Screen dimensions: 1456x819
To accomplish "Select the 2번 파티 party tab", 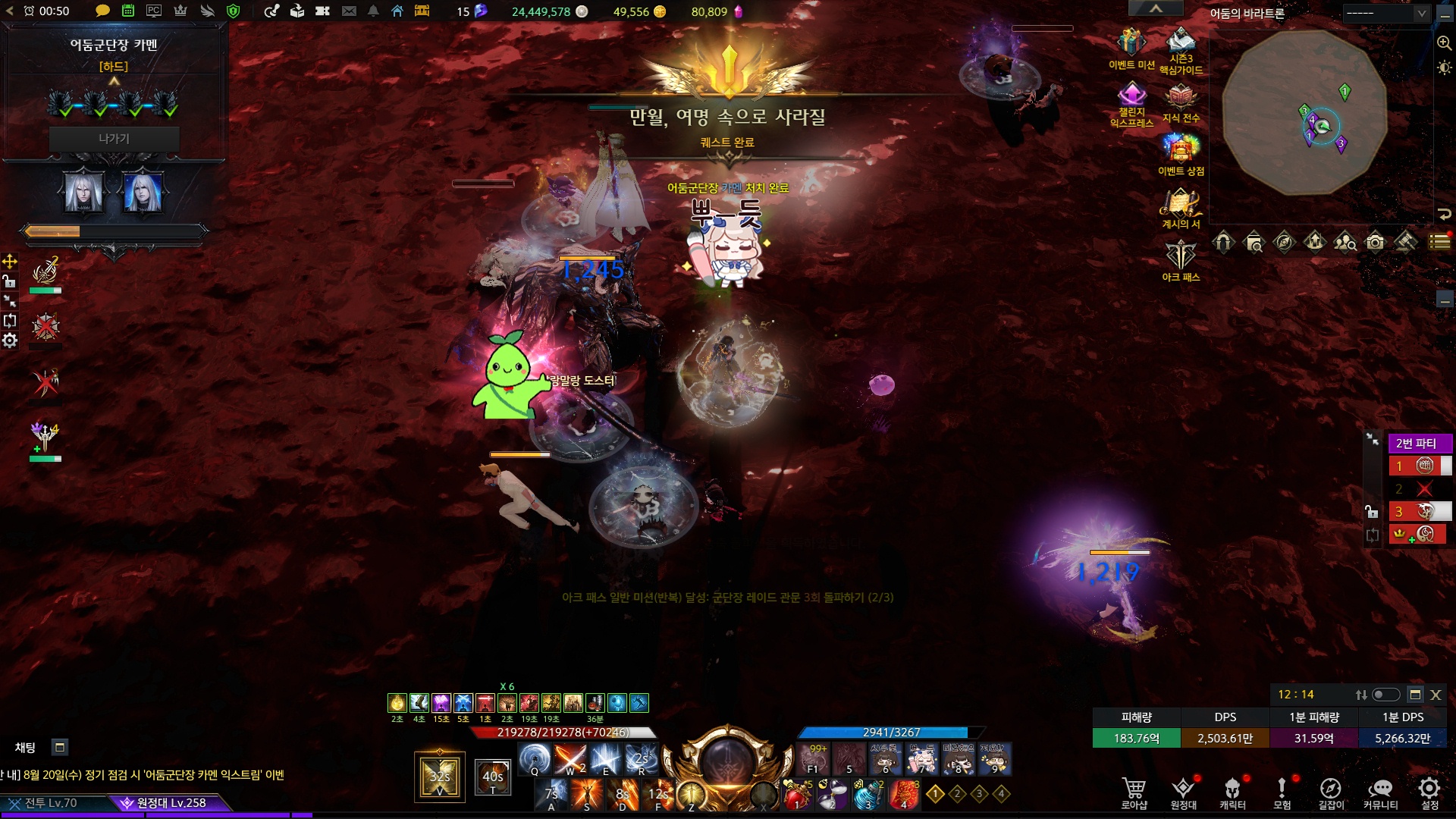I will pos(1417,444).
